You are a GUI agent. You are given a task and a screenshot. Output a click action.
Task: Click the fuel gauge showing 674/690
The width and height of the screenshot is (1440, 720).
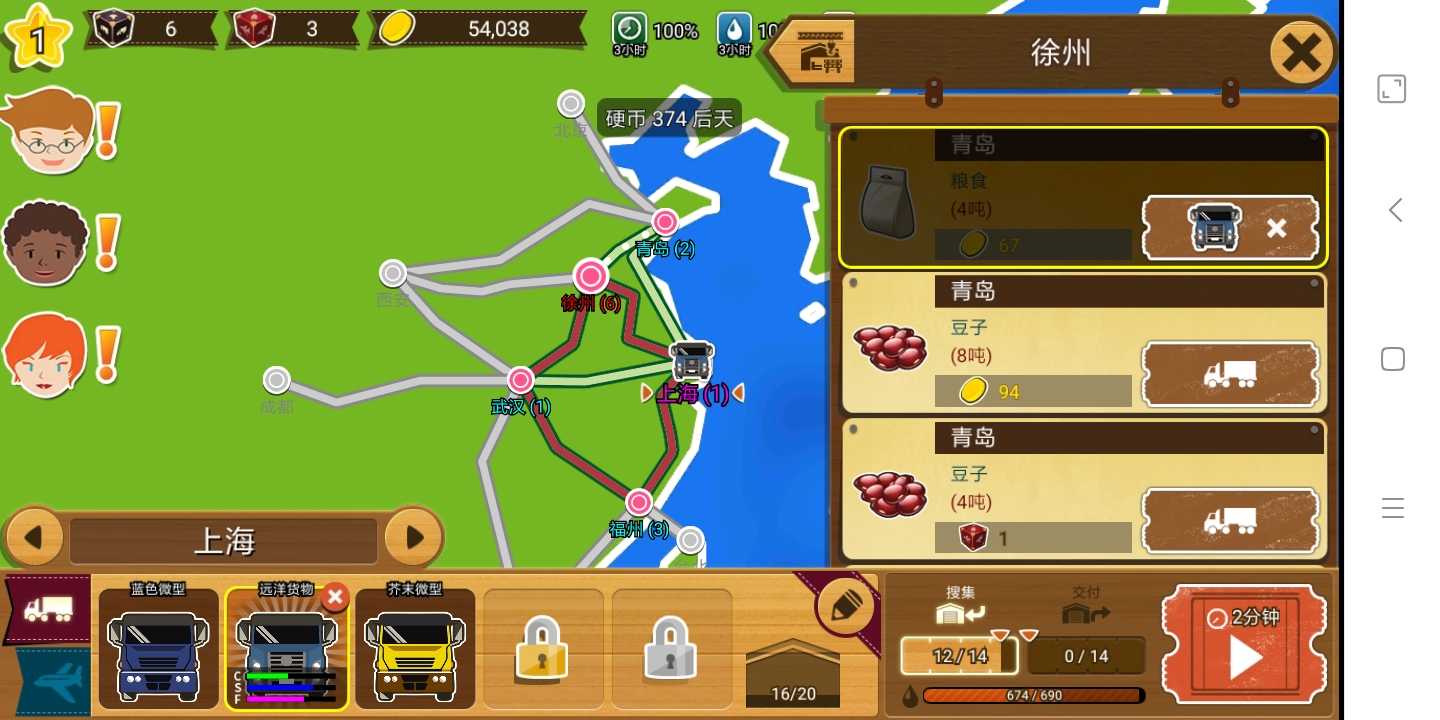1035,695
